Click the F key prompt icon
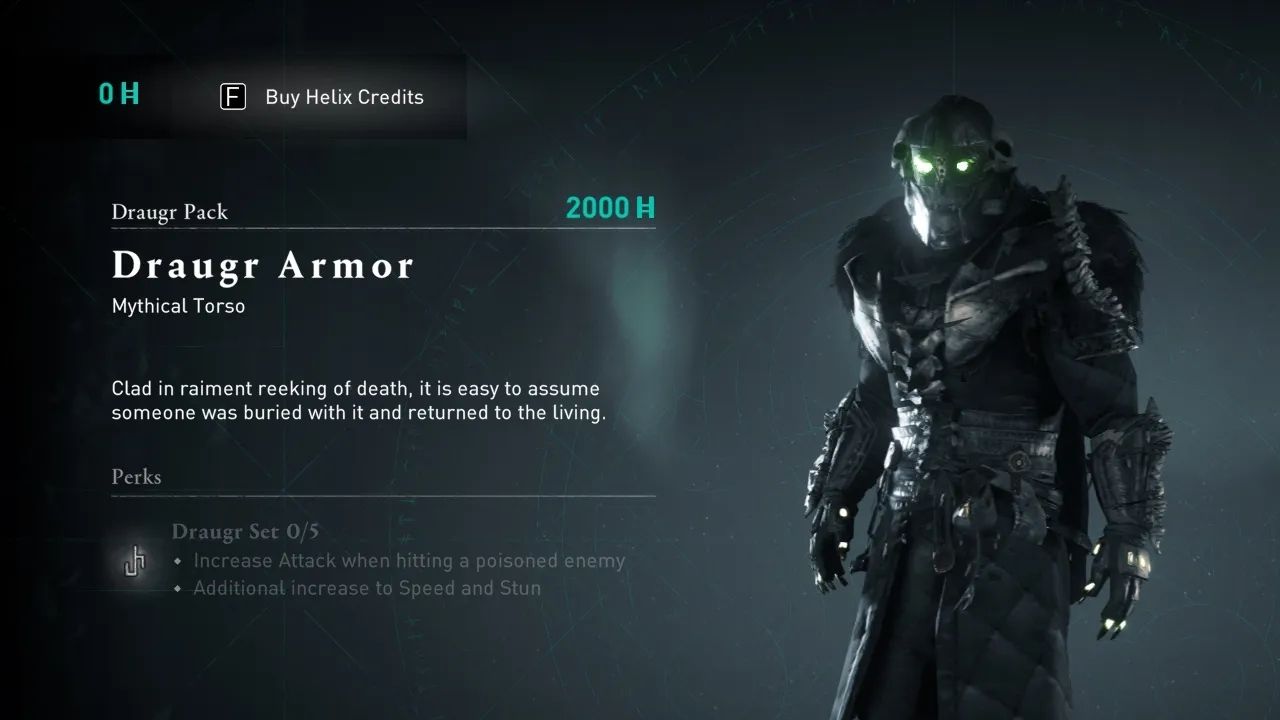This screenshot has width=1280, height=720. coord(233,97)
